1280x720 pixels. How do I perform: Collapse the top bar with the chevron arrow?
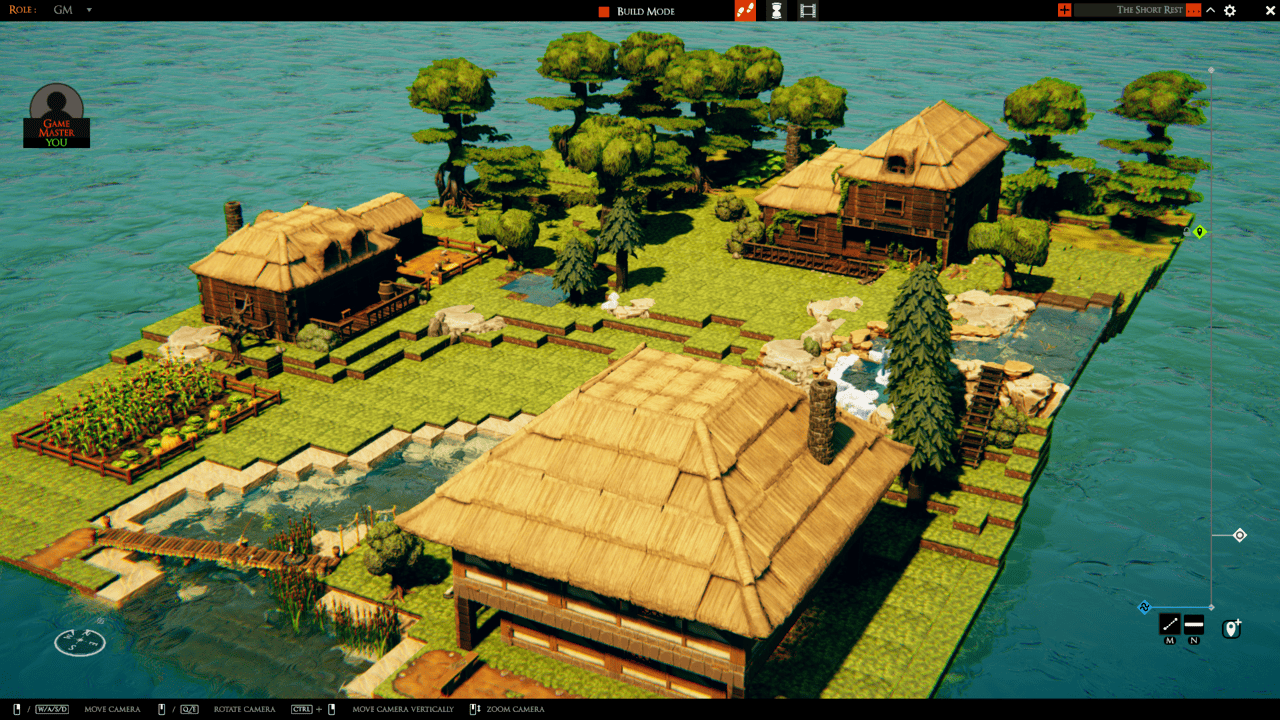click(1210, 9)
